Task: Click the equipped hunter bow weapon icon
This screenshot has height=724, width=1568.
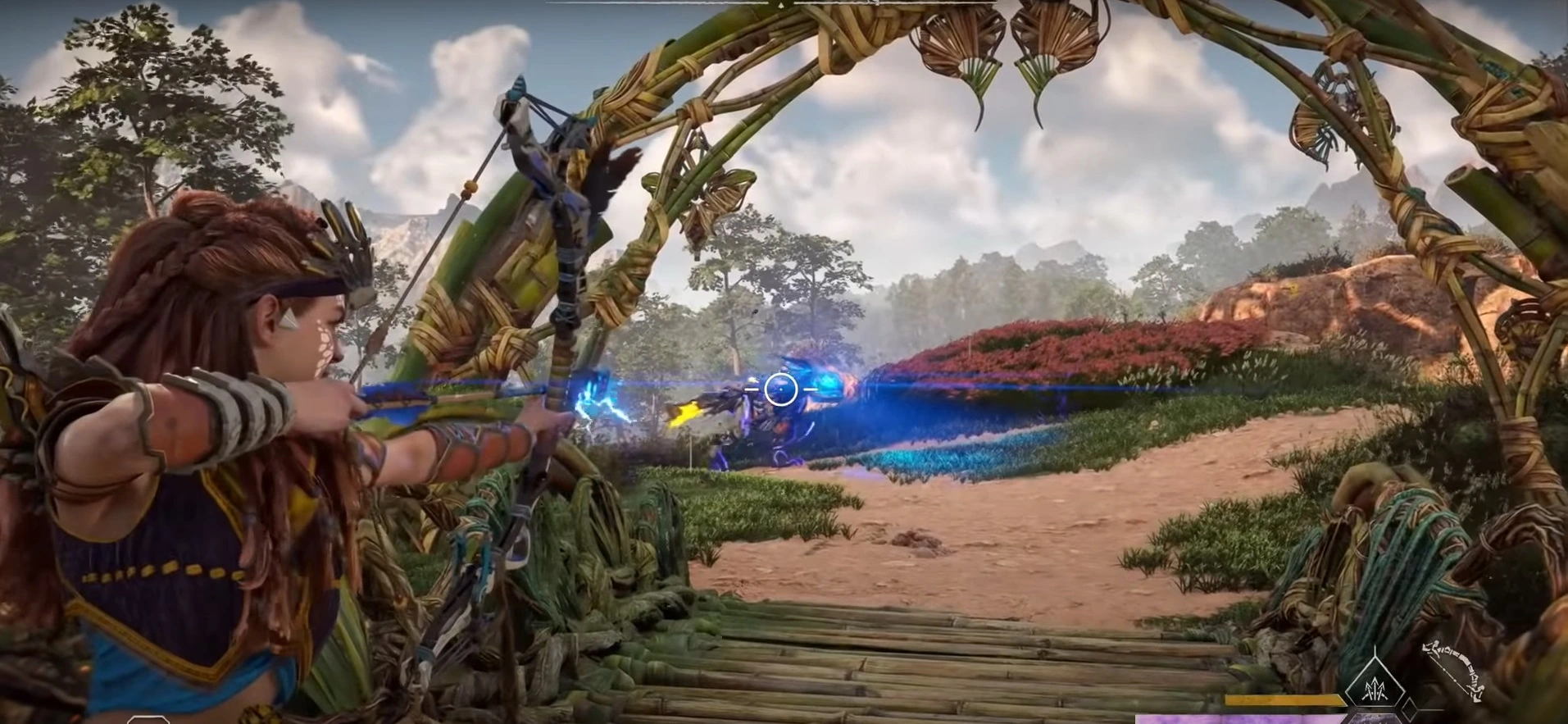Action: click(x=1455, y=671)
